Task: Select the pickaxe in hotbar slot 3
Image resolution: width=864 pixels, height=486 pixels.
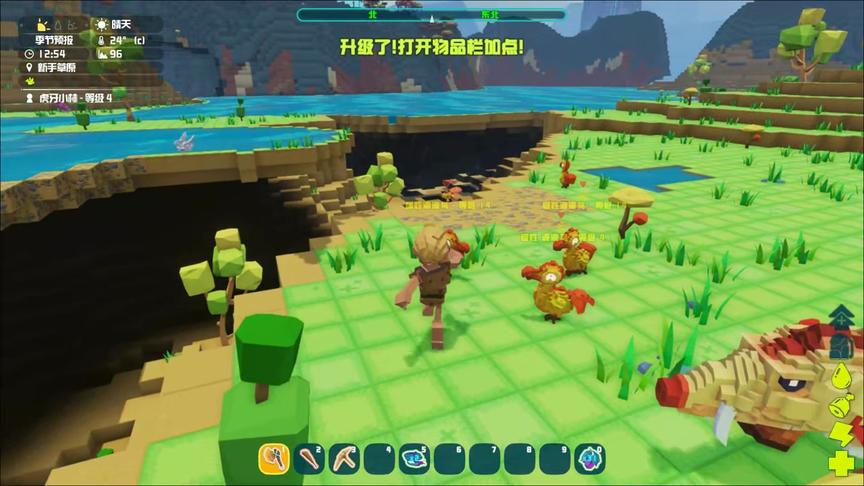Action: click(x=344, y=459)
